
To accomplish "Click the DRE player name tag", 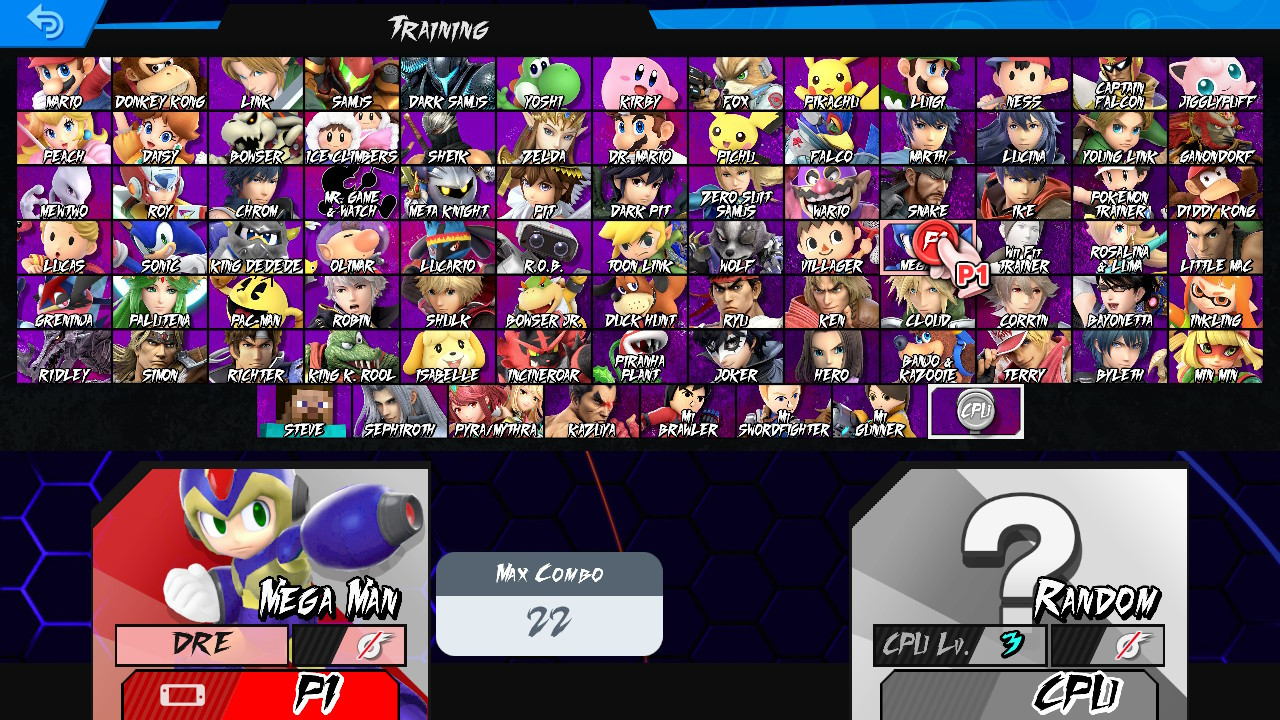I will pyautogui.click(x=200, y=645).
